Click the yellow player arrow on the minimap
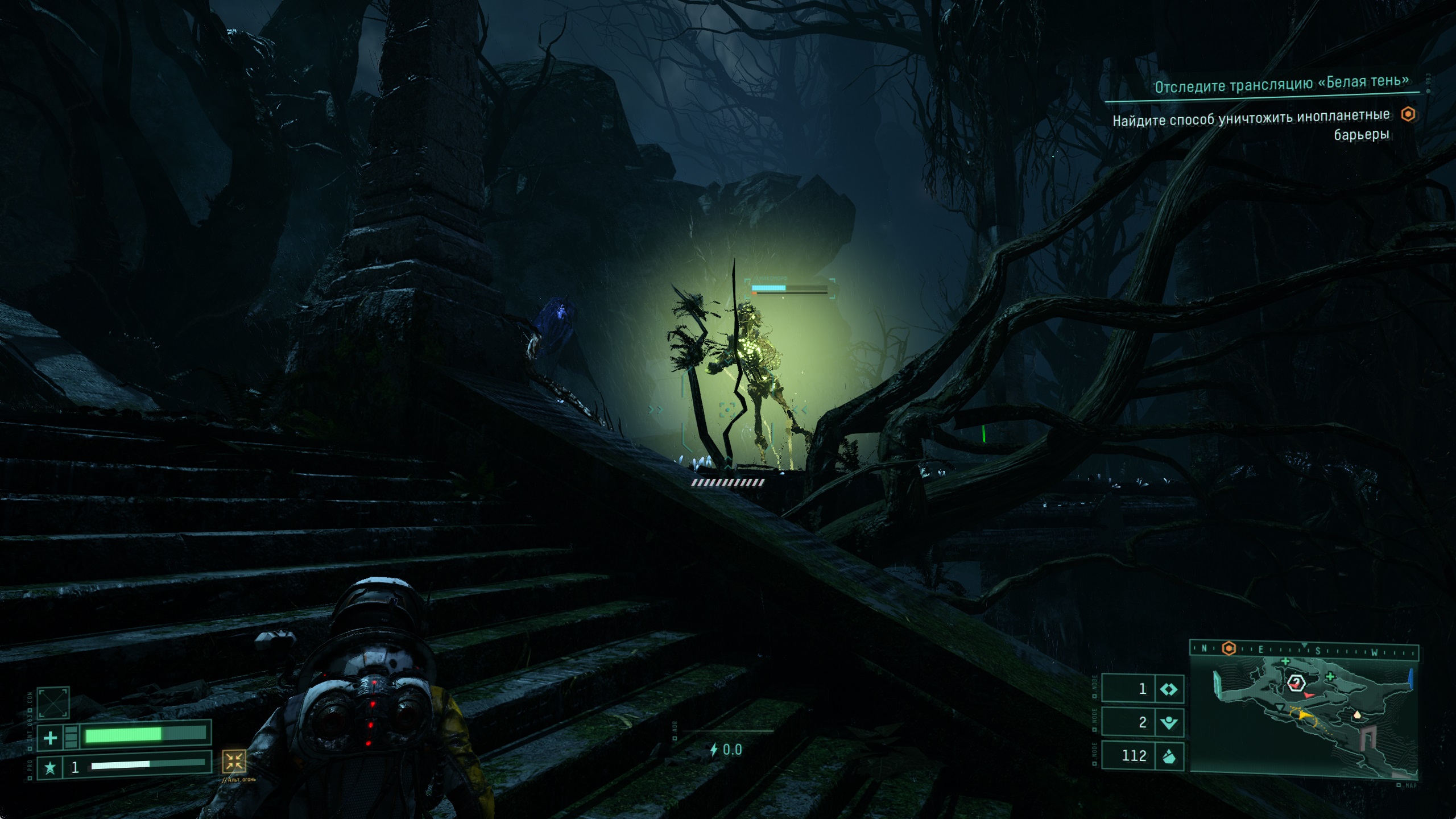This screenshot has height=819, width=1456. click(x=1305, y=716)
